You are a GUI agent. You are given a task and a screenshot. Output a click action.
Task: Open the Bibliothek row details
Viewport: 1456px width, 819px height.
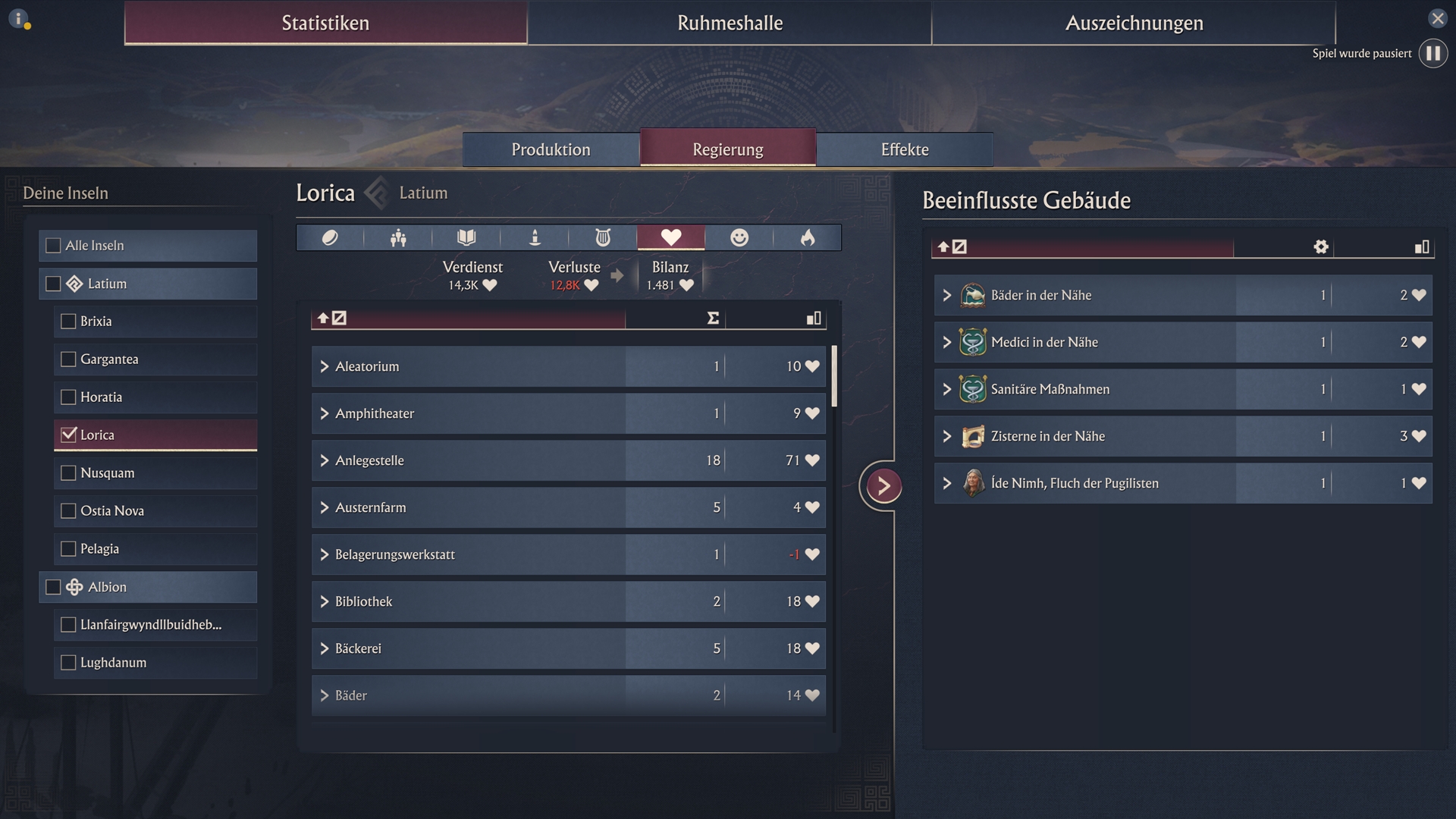click(325, 602)
